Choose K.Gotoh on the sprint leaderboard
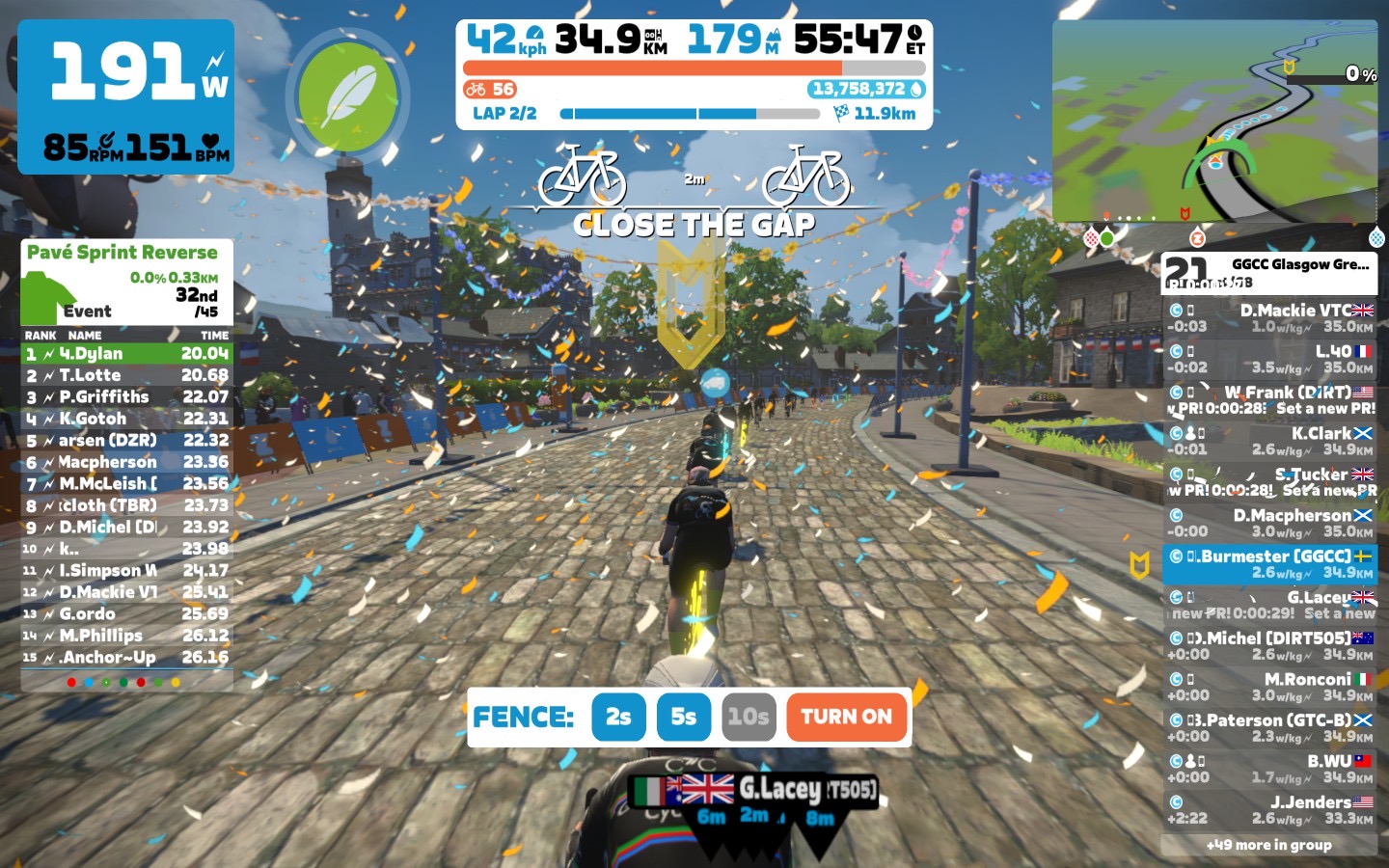The width and height of the screenshot is (1389, 868). click(x=126, y=419)
